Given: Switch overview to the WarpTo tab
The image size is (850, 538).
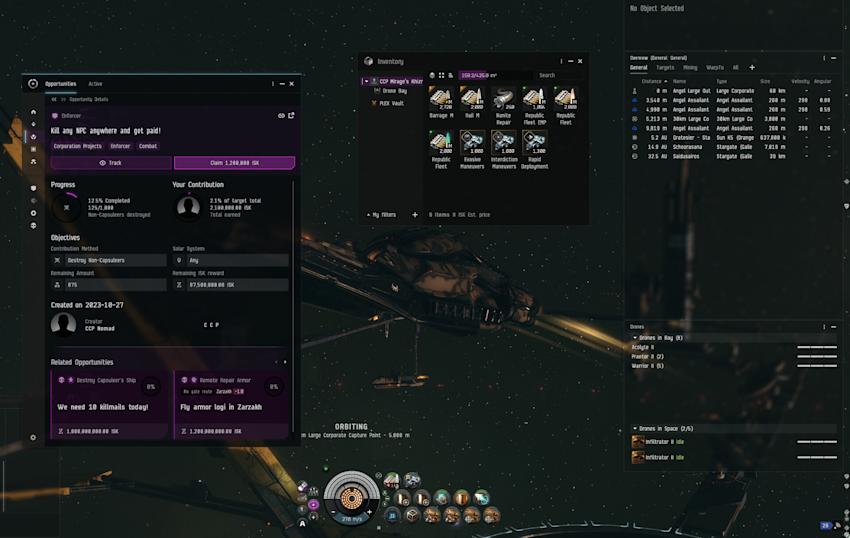Looking at the screenshot, I should click(715, 67).
